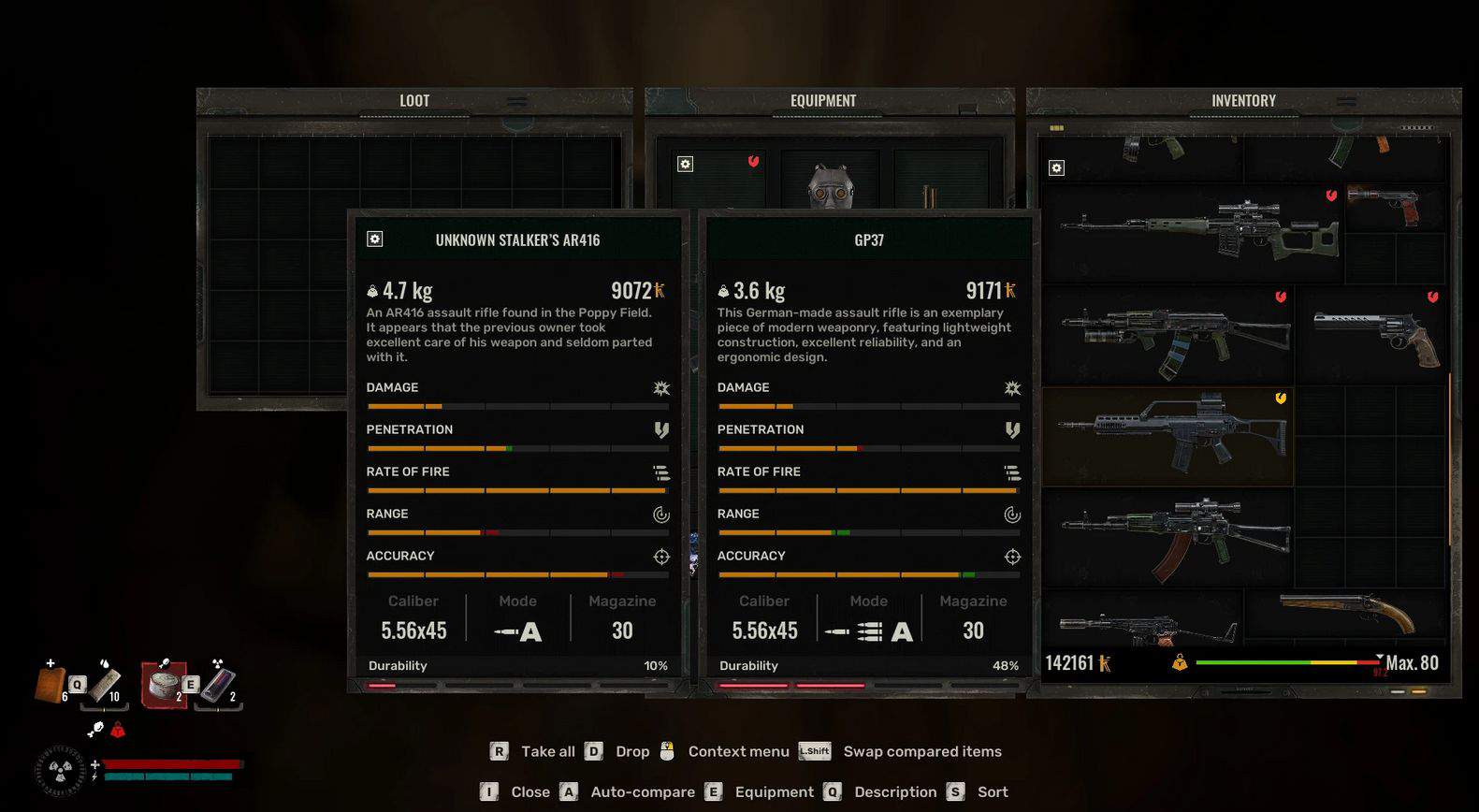Image resolution: width=1479 pixels, height=812 pixels.
Task: Click the Take all option
Action: coord(547,751)
